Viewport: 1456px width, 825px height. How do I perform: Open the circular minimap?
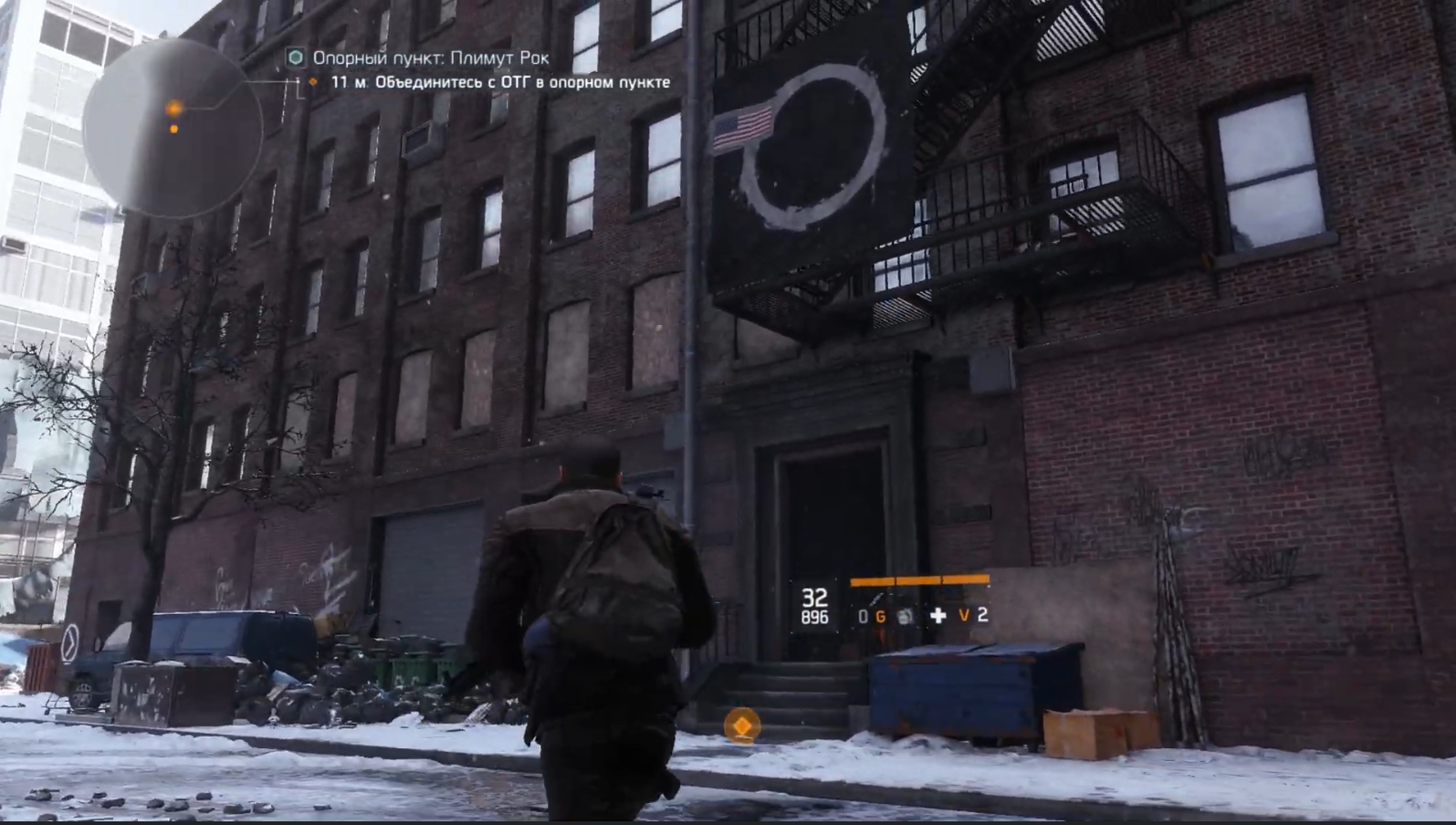coord(173,129)
